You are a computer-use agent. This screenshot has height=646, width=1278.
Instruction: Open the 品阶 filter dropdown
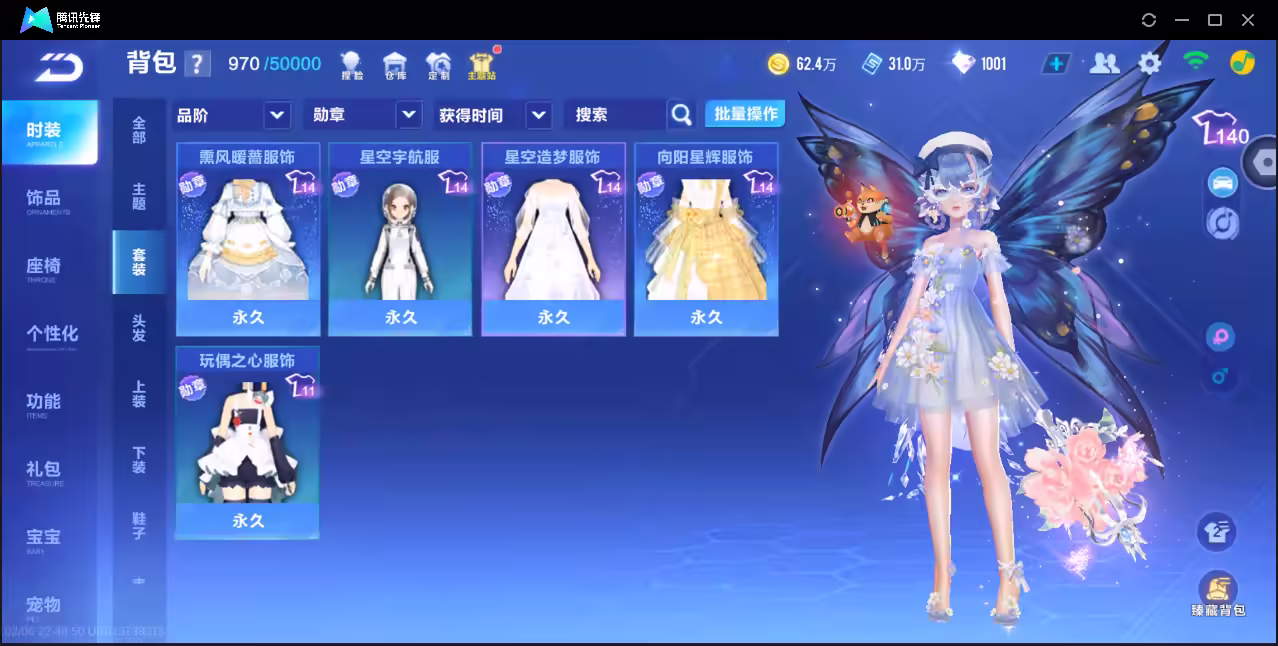[231, 115]
